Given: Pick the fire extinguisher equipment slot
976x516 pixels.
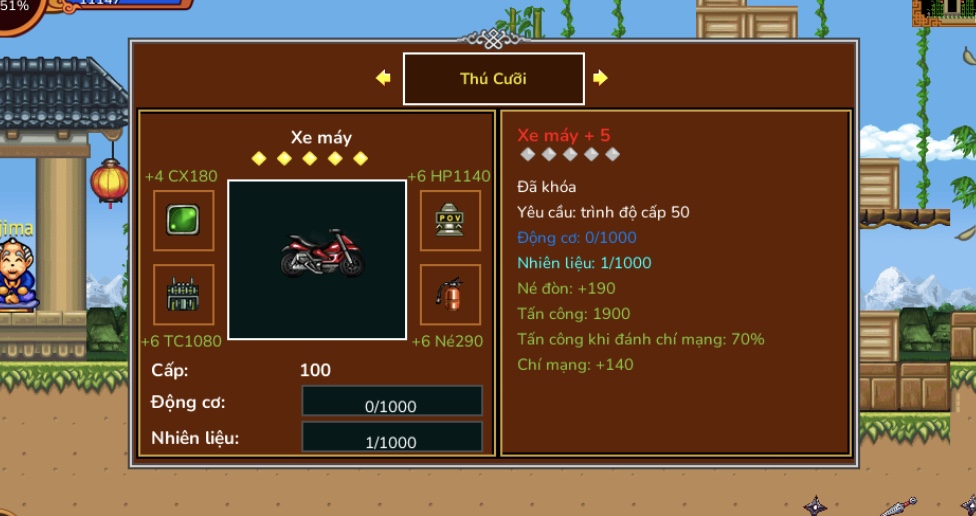Looking at the screenshot, I should coord(450,295).
